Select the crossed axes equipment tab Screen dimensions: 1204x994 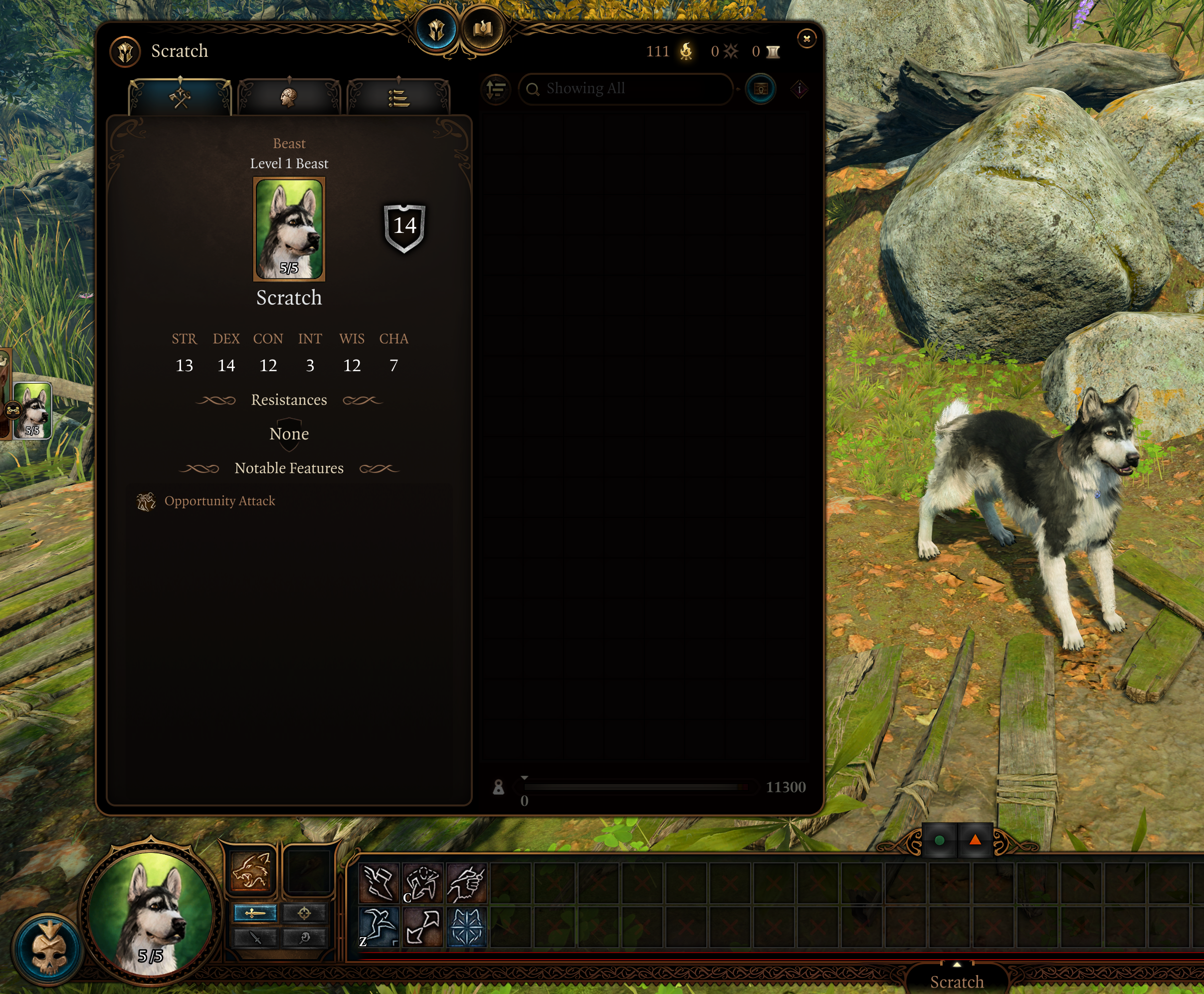click(181, 98)
